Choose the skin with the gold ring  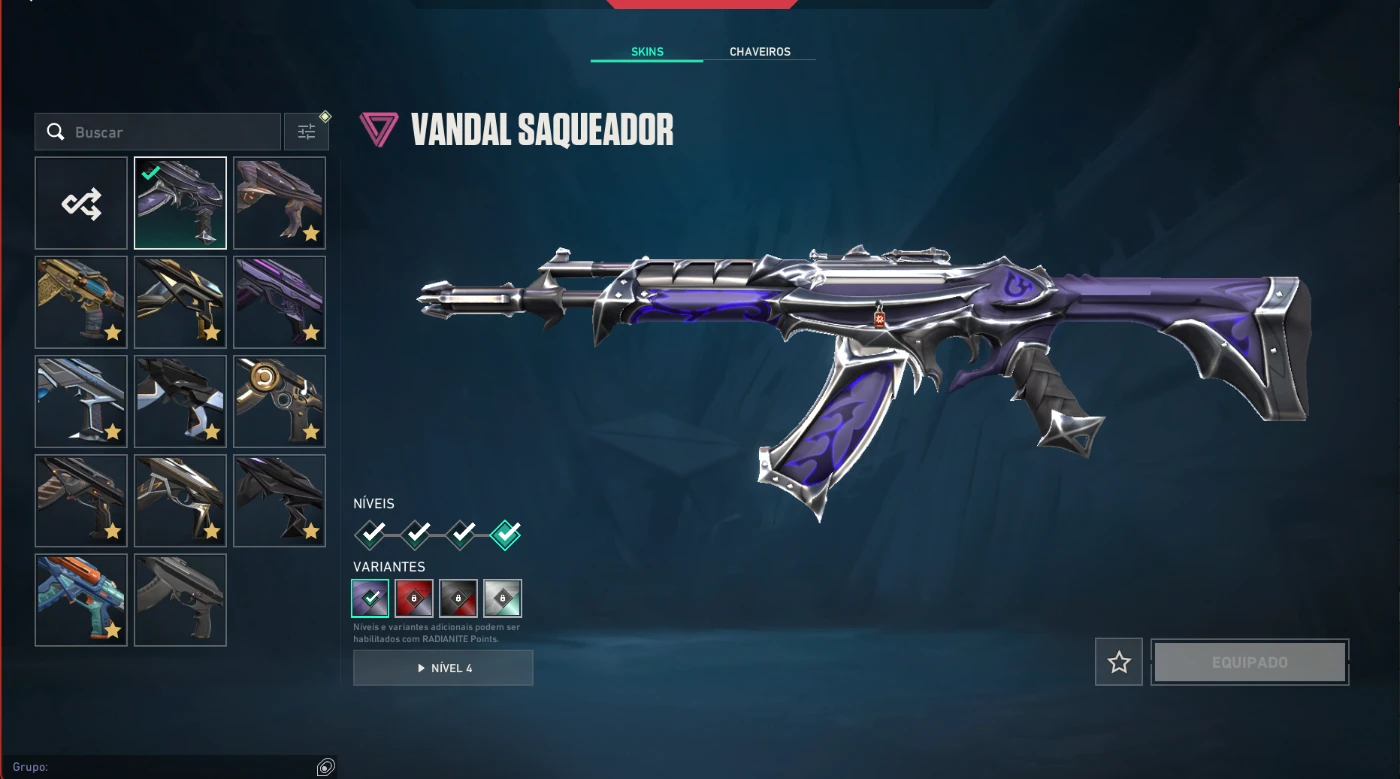pos(279,401)
